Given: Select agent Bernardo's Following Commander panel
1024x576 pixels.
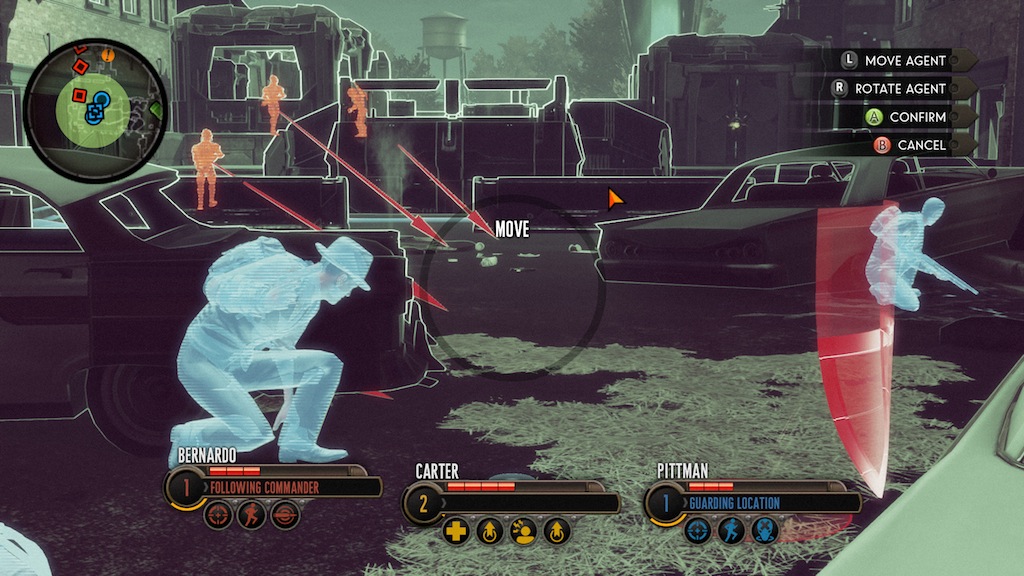Looking at the screenshot, I should point(290,487).
